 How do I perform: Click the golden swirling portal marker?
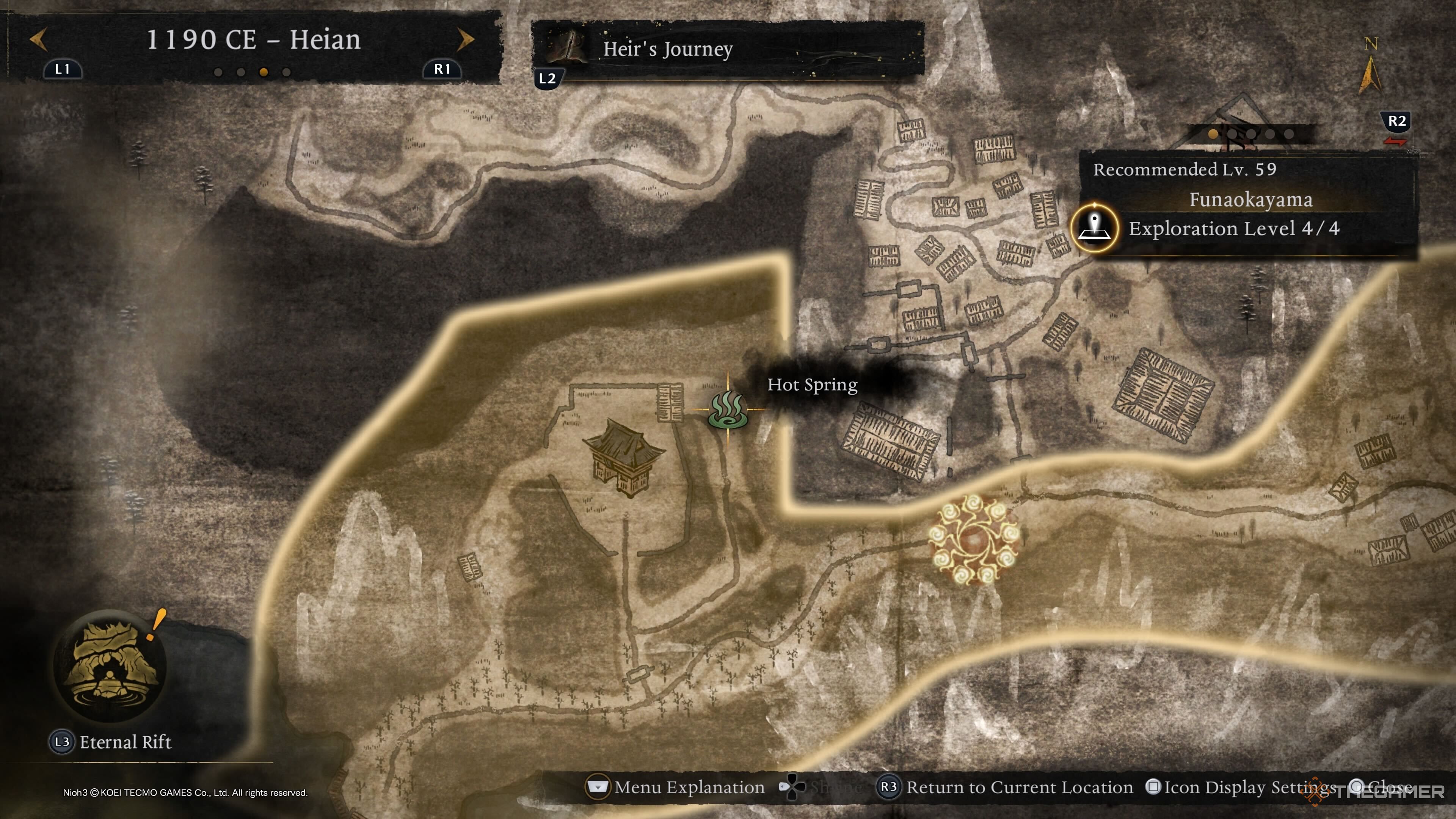[x=974, y=539]
